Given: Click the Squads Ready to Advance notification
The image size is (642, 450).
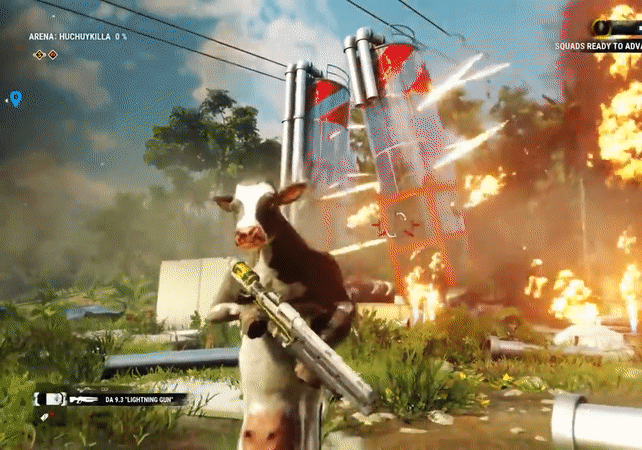Looking at the screenshot, I should (x=598, y=45).
